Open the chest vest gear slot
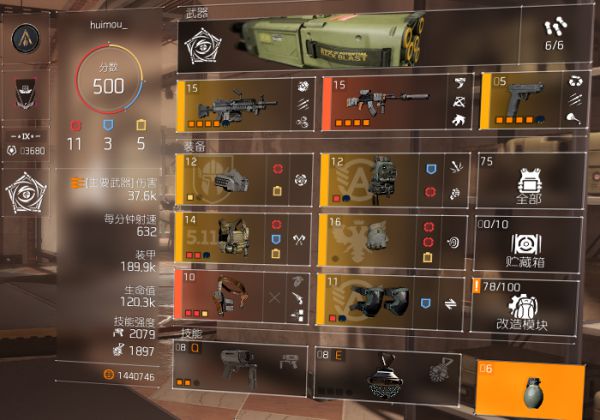This screenshot has width=600, height=420. point(244,240)
